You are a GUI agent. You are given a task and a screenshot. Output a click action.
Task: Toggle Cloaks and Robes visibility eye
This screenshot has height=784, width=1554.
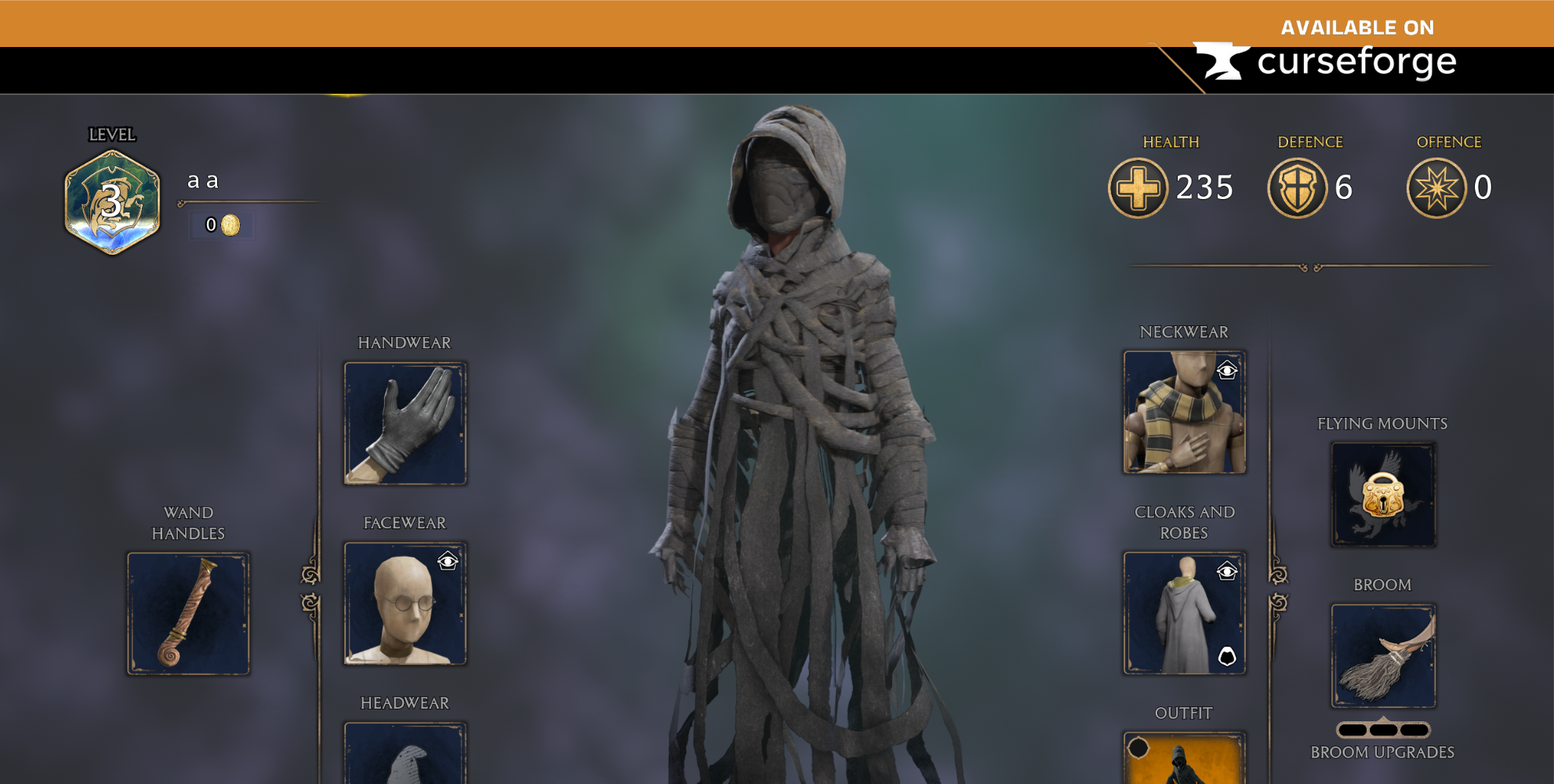1228,570
